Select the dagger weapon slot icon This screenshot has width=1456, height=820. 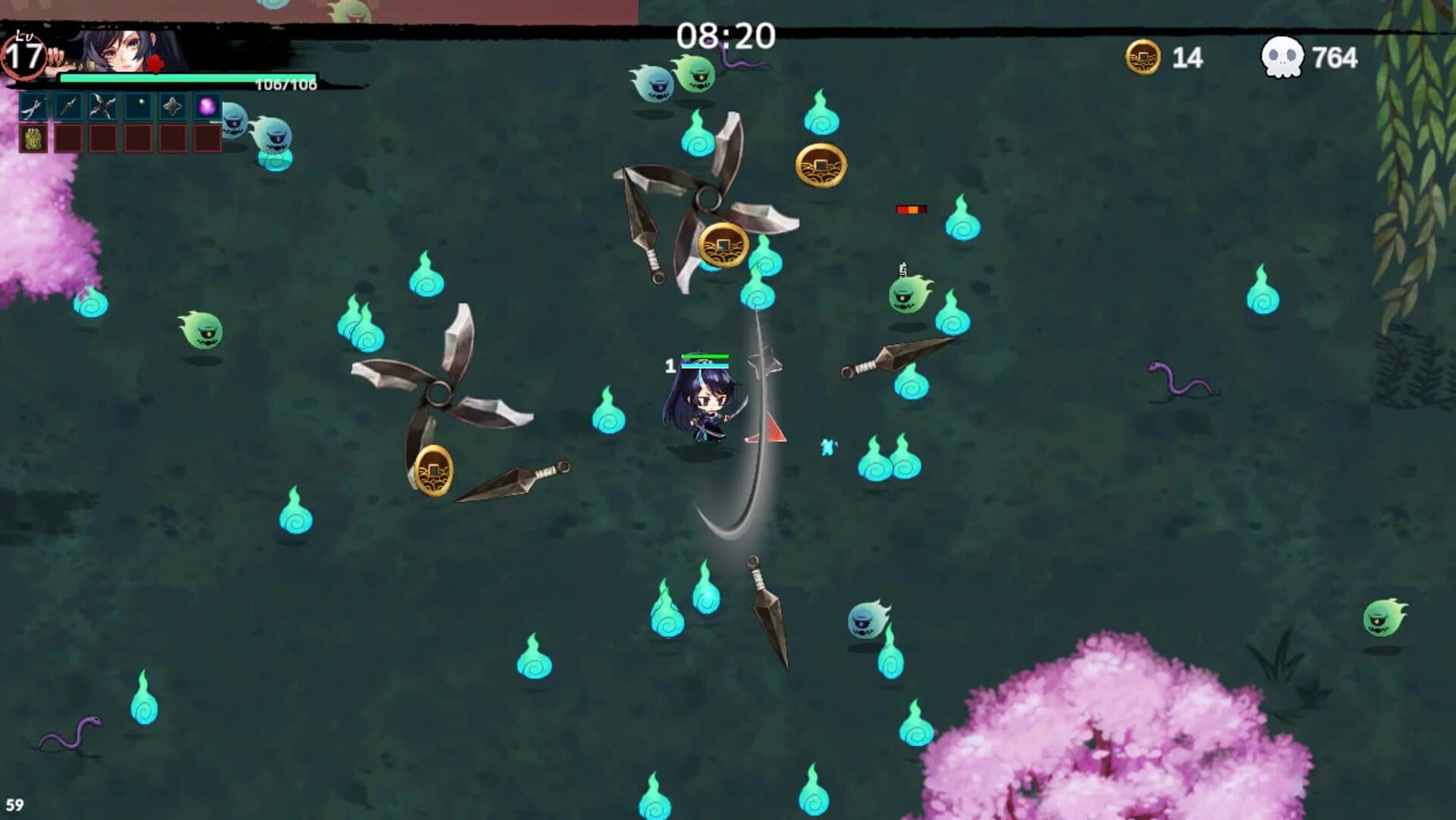[x=69, y=105]
